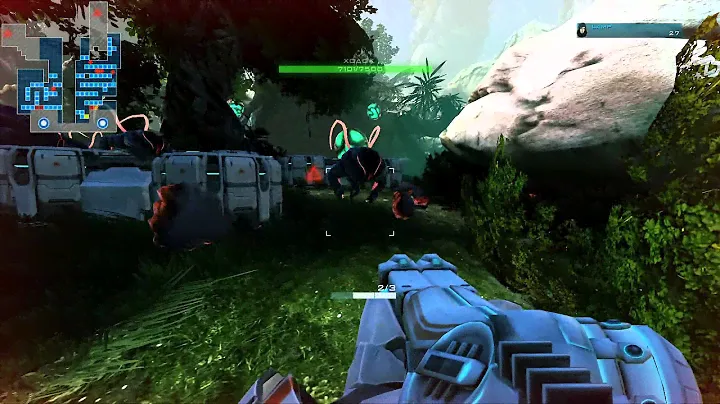Select the player avatar portrait

[x=582, y=30]
